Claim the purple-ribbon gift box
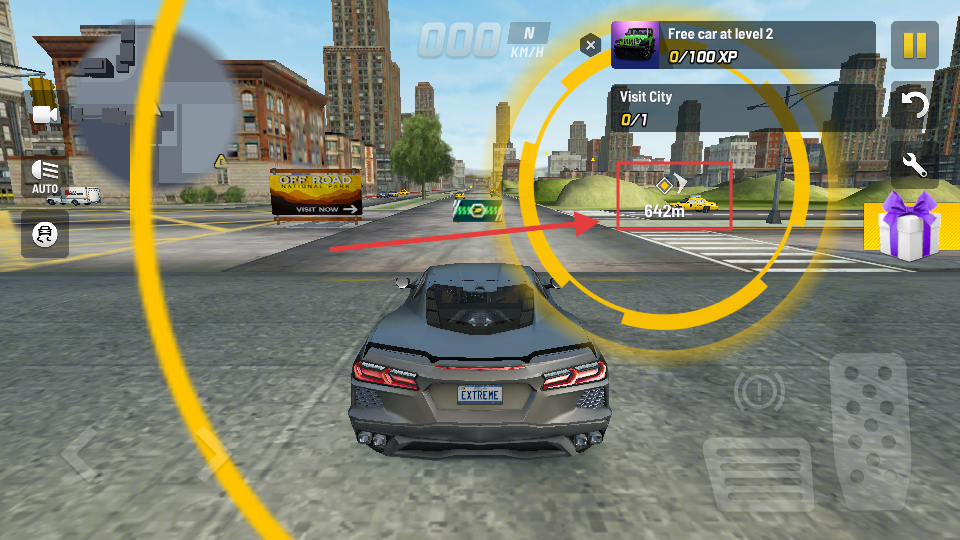Screen dimensions: 960x540 coord(908,227)
